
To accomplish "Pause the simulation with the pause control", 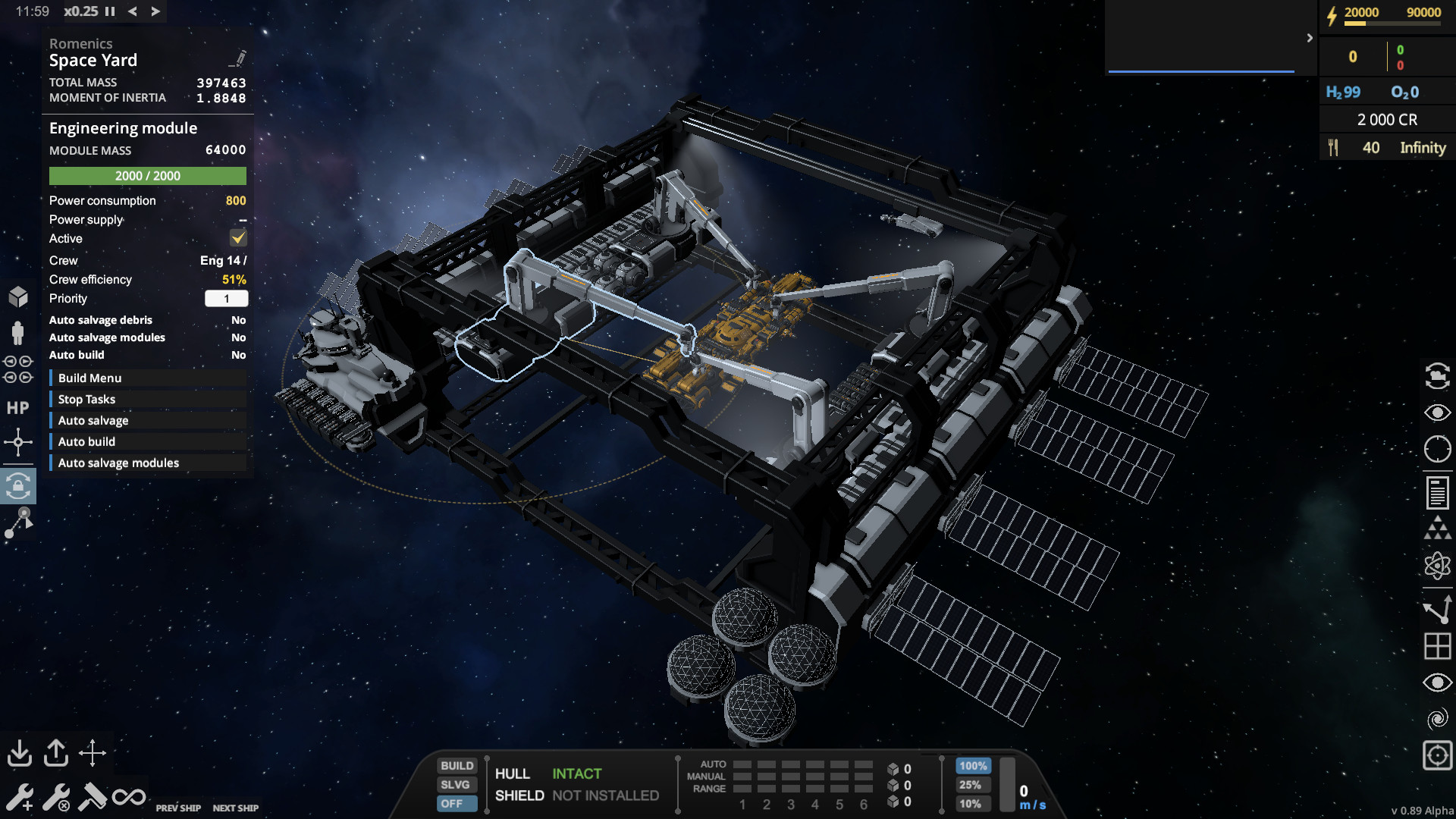I will coord(110,11).
